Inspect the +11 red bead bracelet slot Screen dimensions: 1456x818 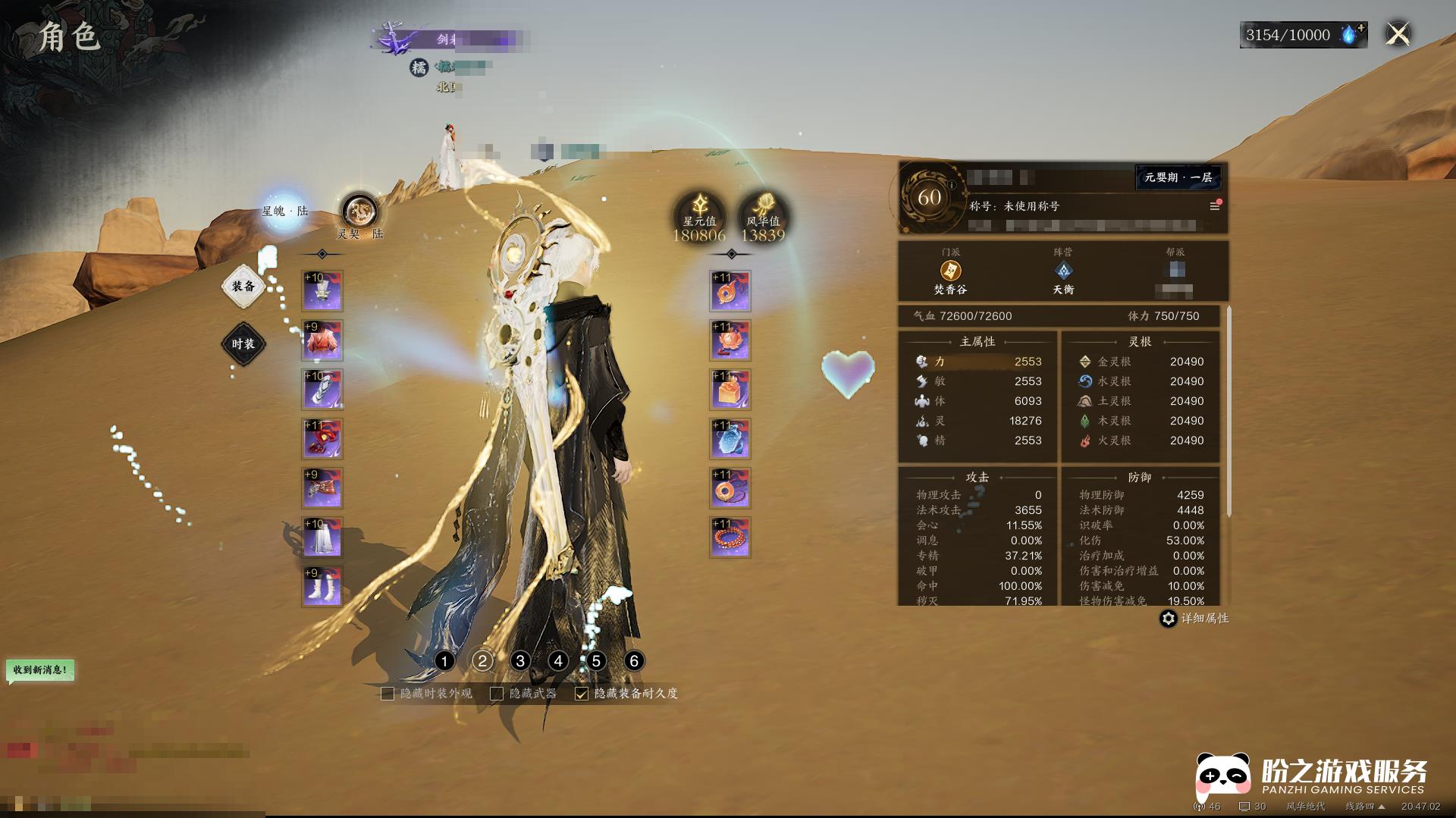tap(730, 537)
